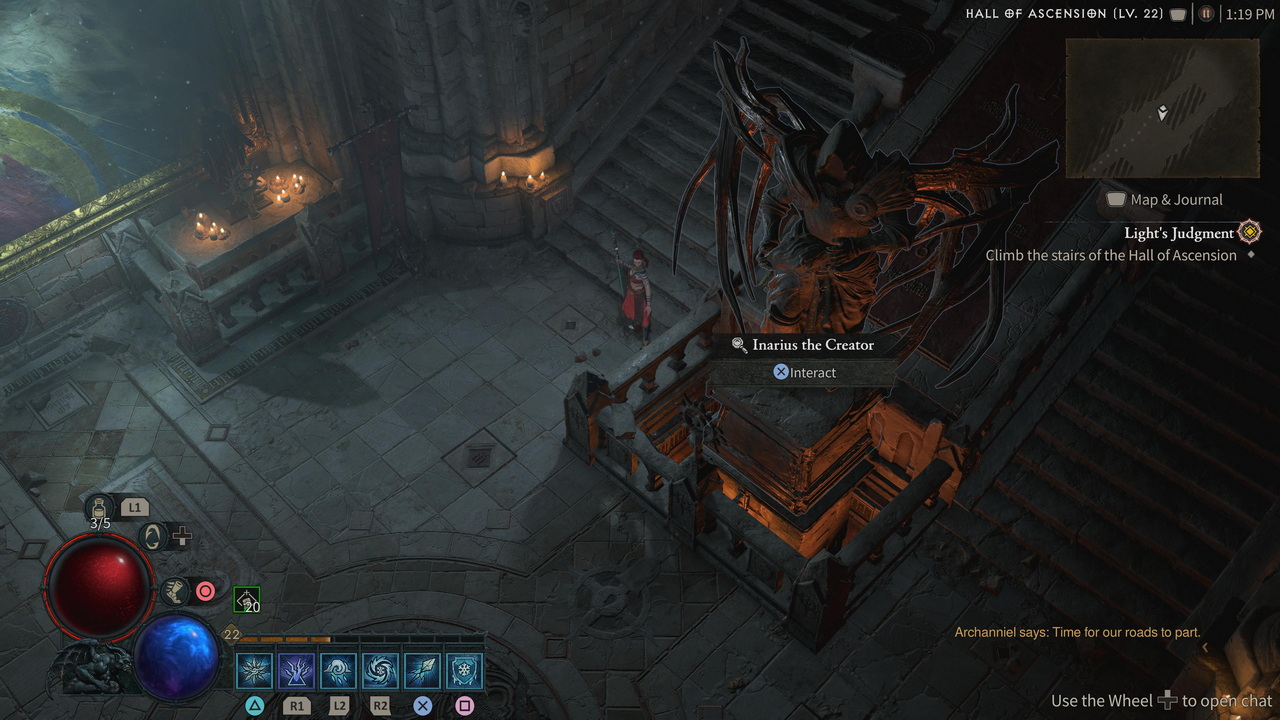Click the swirl icon beside the health orb
The width and height of the screenshot is (1280, 720).
(x=152, y=537)
